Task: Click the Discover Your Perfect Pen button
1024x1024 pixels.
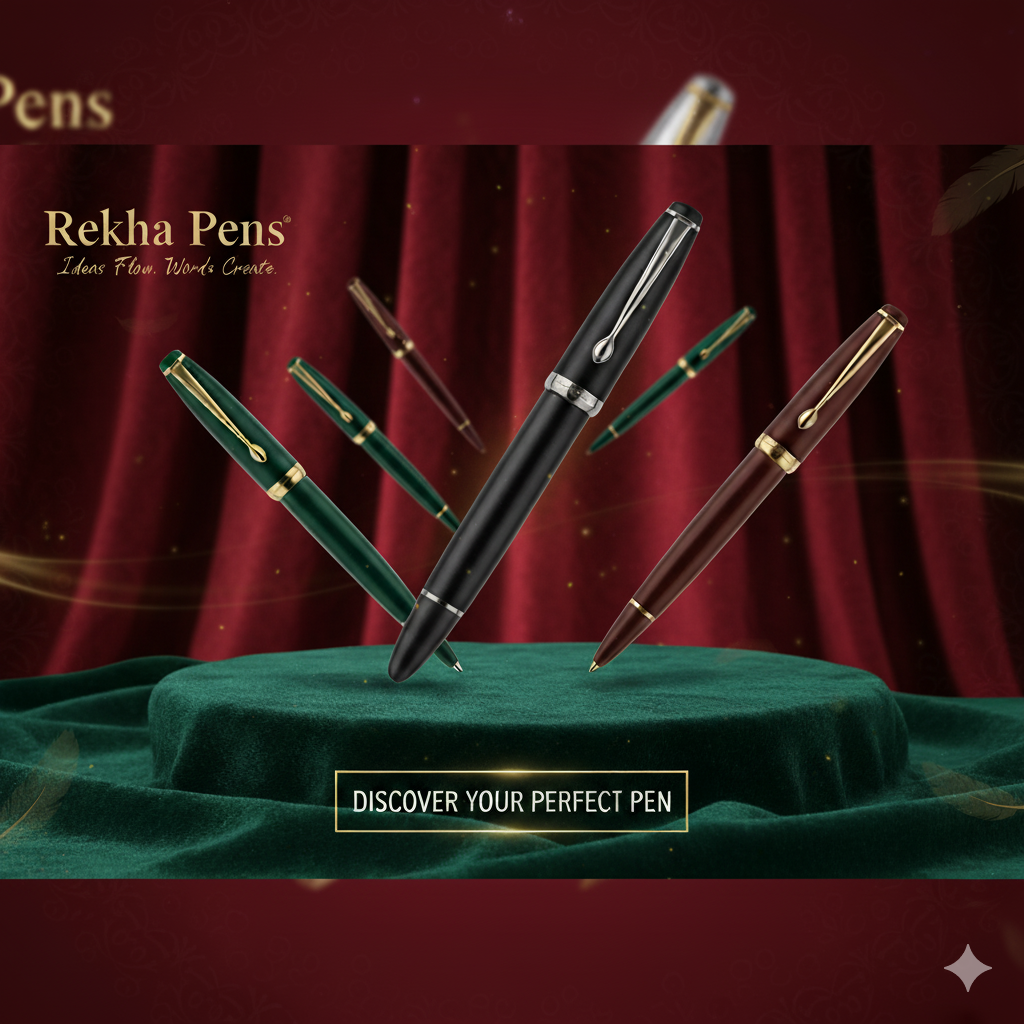Action: pos(511,801)
